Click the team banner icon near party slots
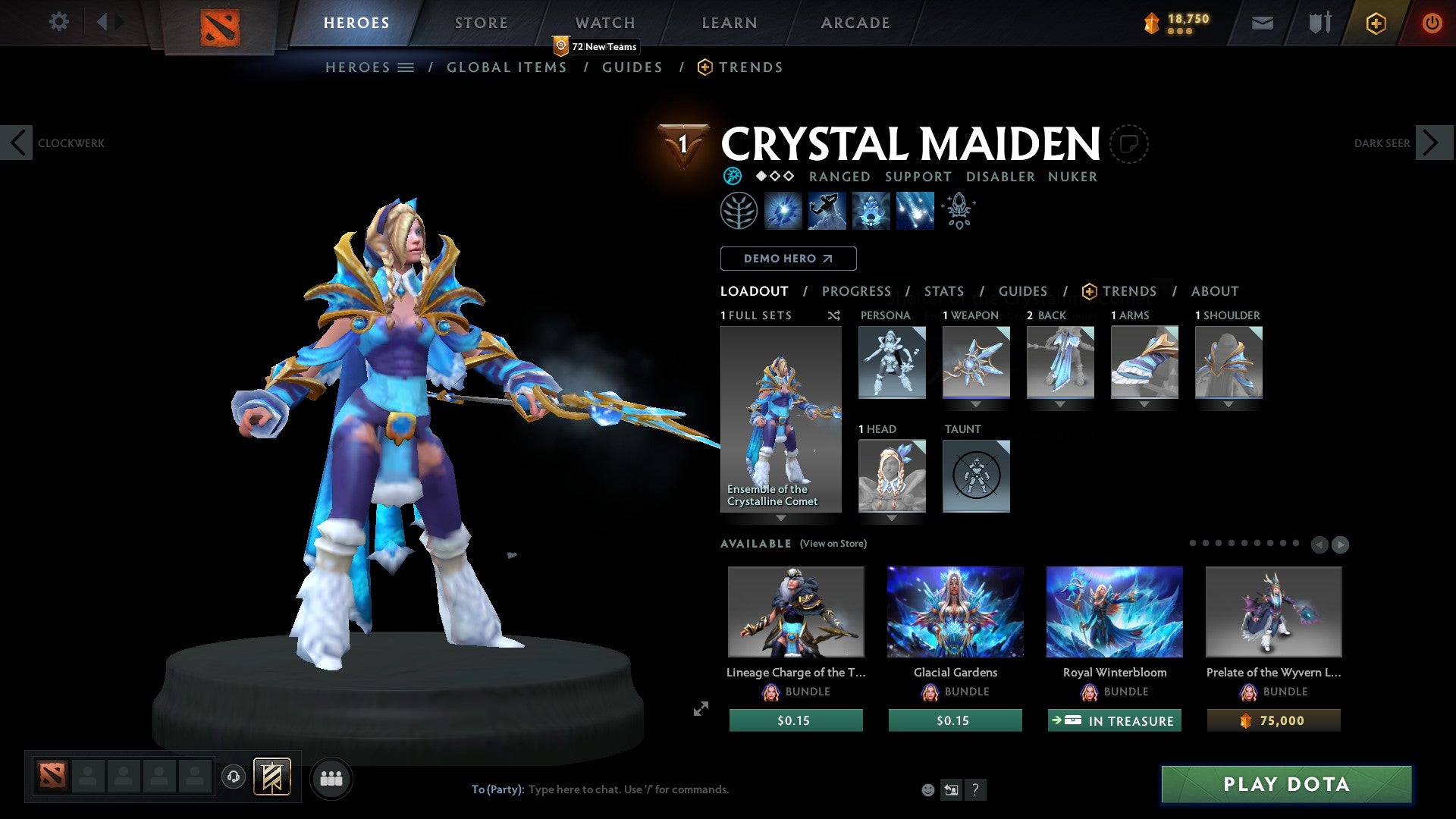Image resolution: width=1456 pixels, height=819 pixels. coord(273,777)
